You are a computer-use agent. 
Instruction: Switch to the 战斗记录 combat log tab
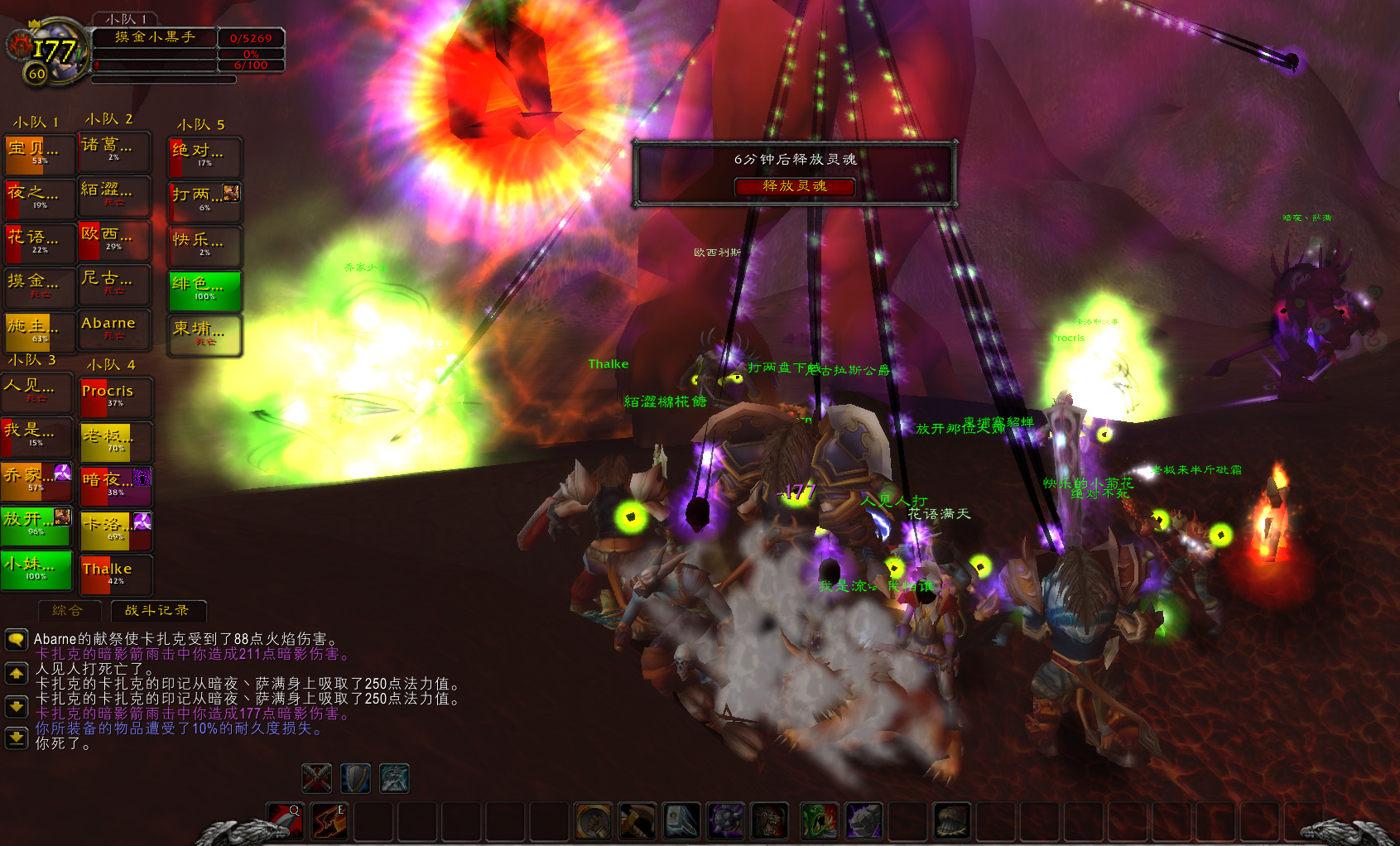(156, 611)
